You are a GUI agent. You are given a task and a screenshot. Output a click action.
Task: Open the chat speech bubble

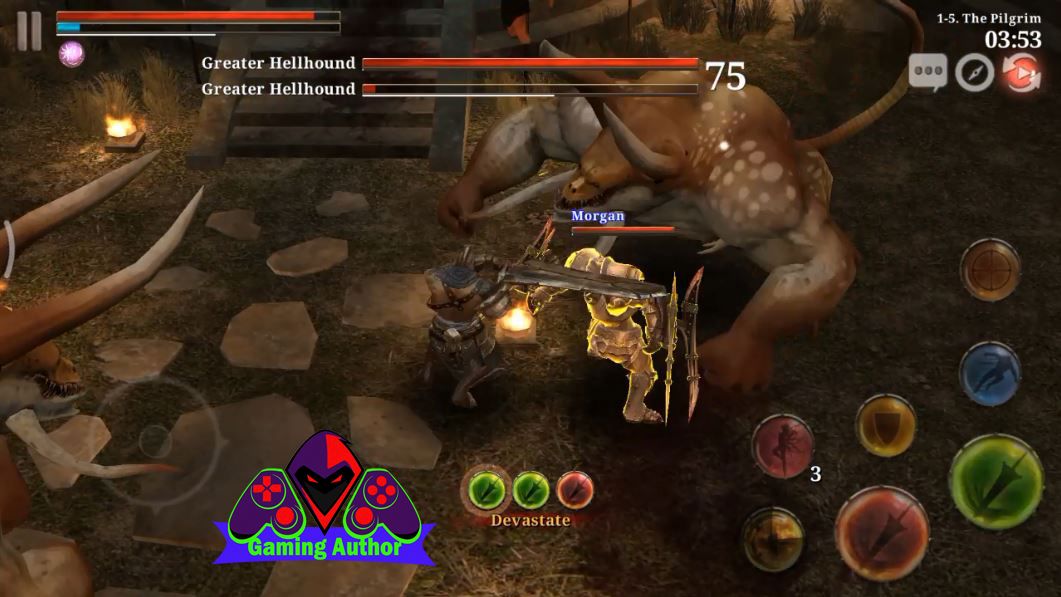click(x=927, y=73)
